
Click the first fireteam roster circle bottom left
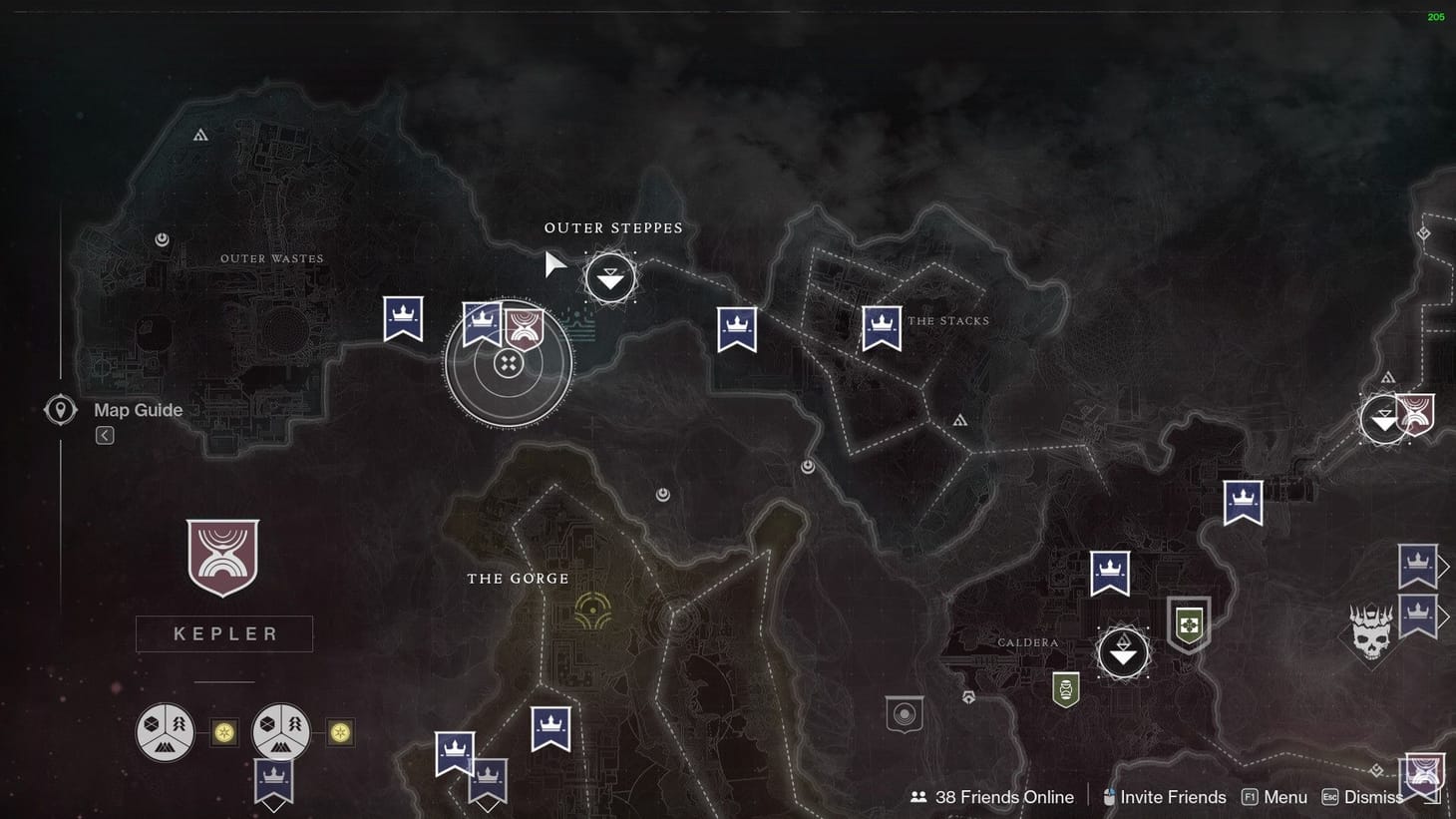[166, 731]
